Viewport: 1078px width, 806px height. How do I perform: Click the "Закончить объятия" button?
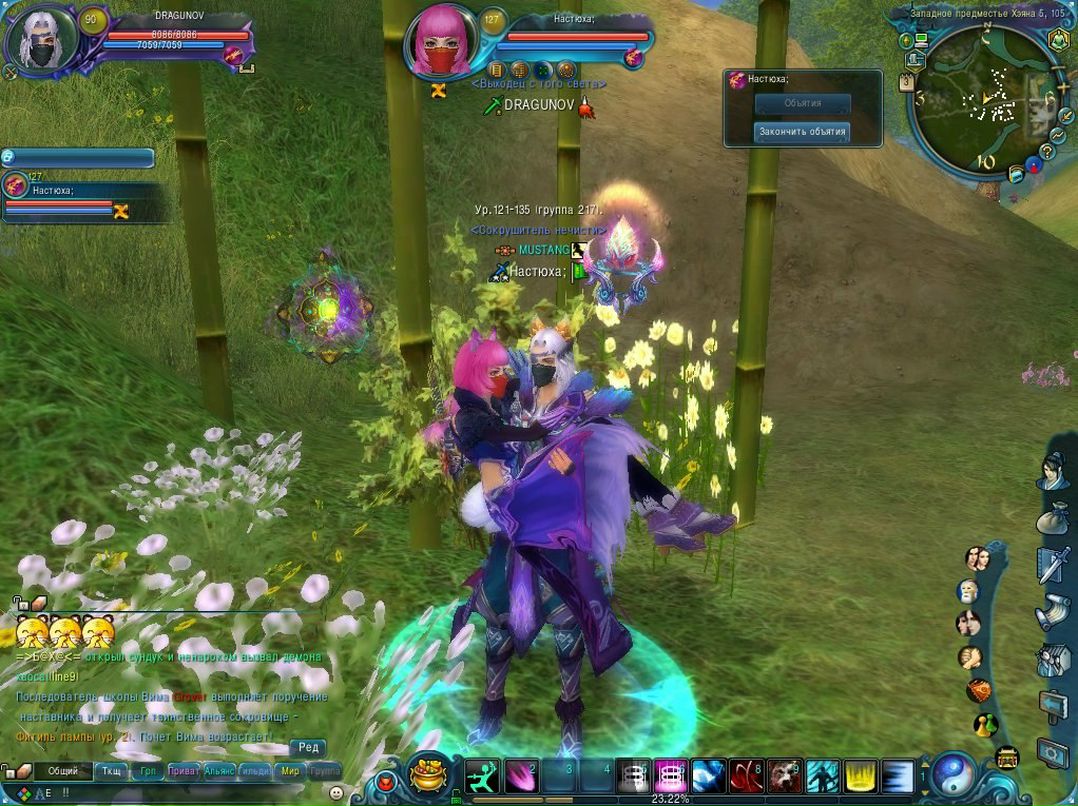pyautogui.click(x=802, y=131)
